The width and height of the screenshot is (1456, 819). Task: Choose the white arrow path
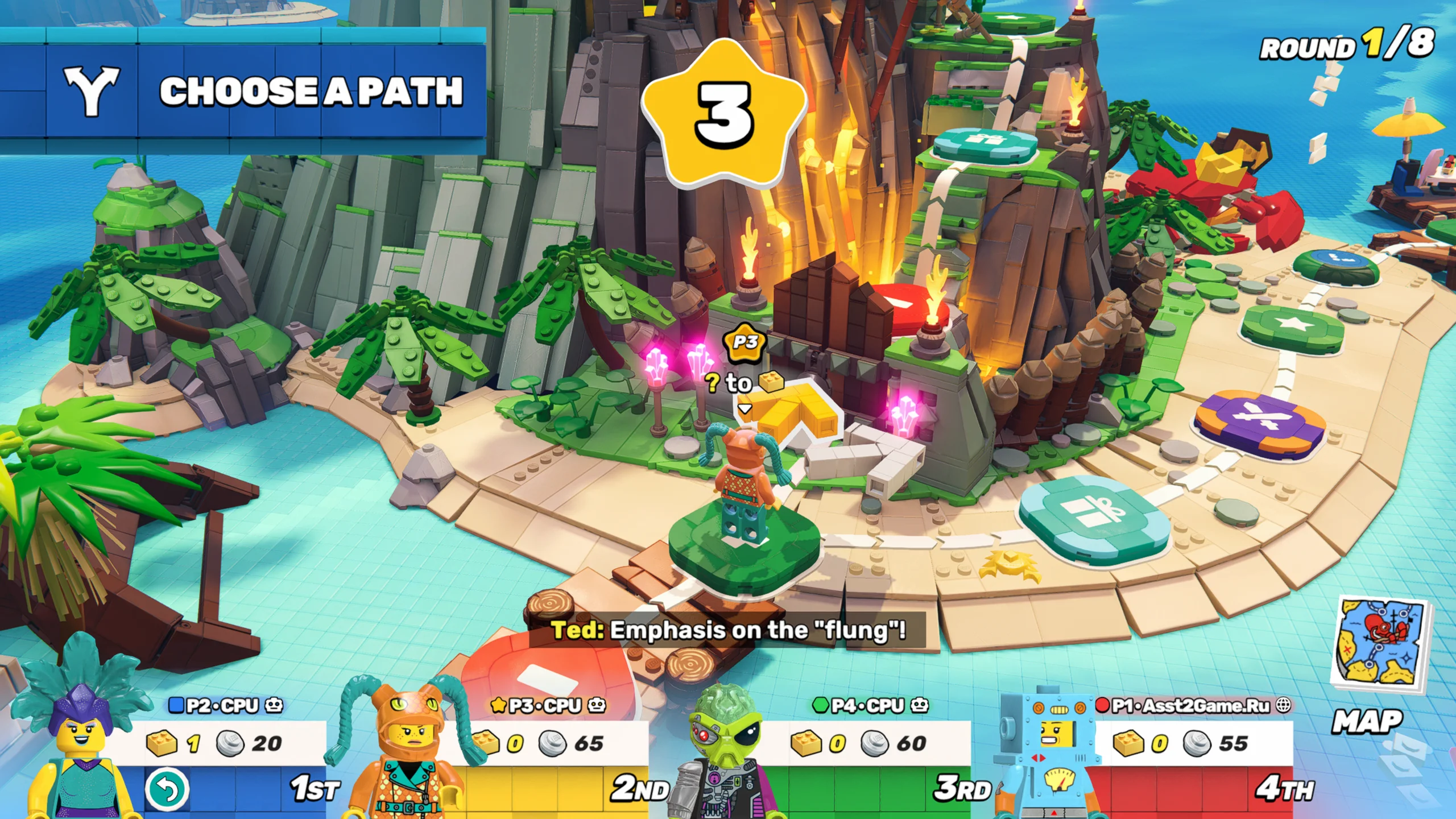[x=870, y=458]
